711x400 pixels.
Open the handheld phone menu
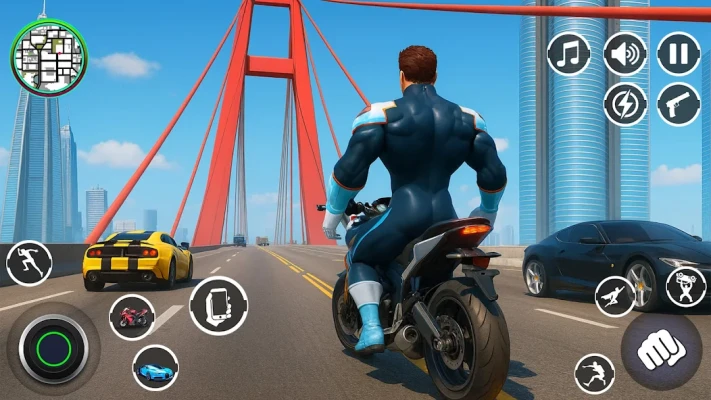coord(218,304)
